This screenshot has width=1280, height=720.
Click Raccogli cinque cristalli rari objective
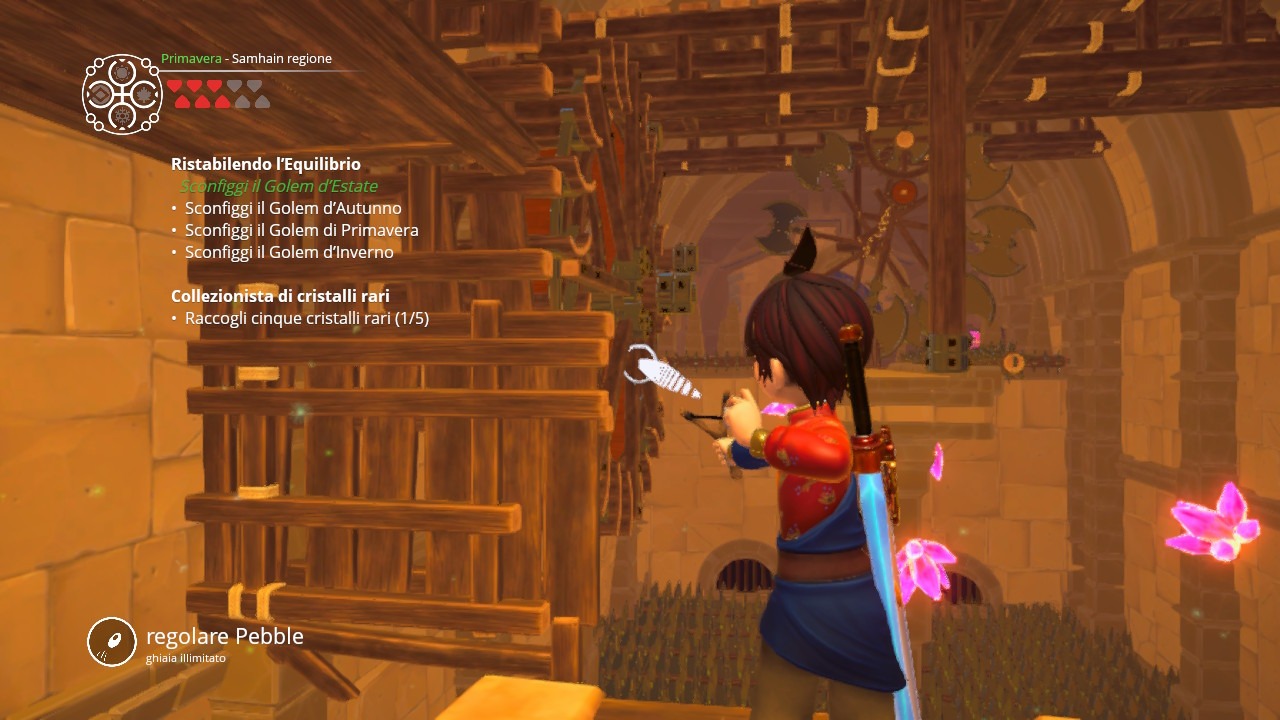(x=306, y=318)
